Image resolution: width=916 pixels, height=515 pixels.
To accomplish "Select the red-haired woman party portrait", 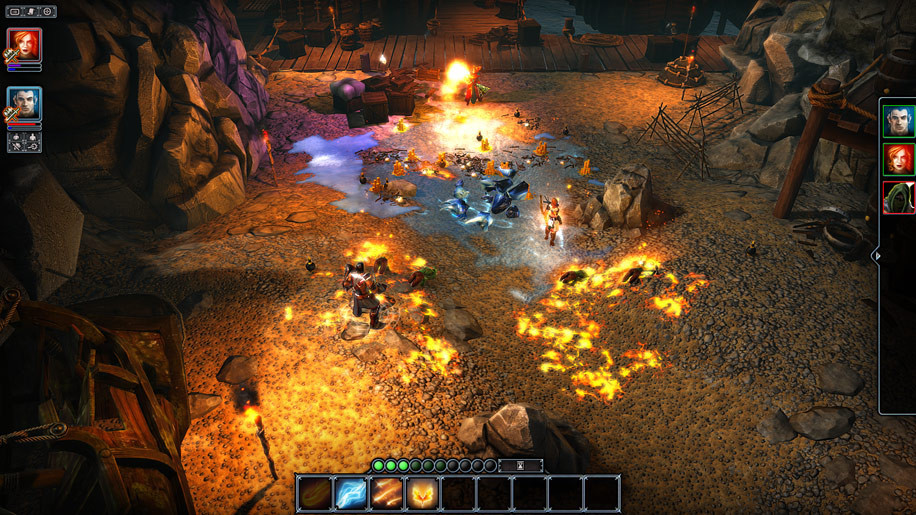I will tap(24, 45).
